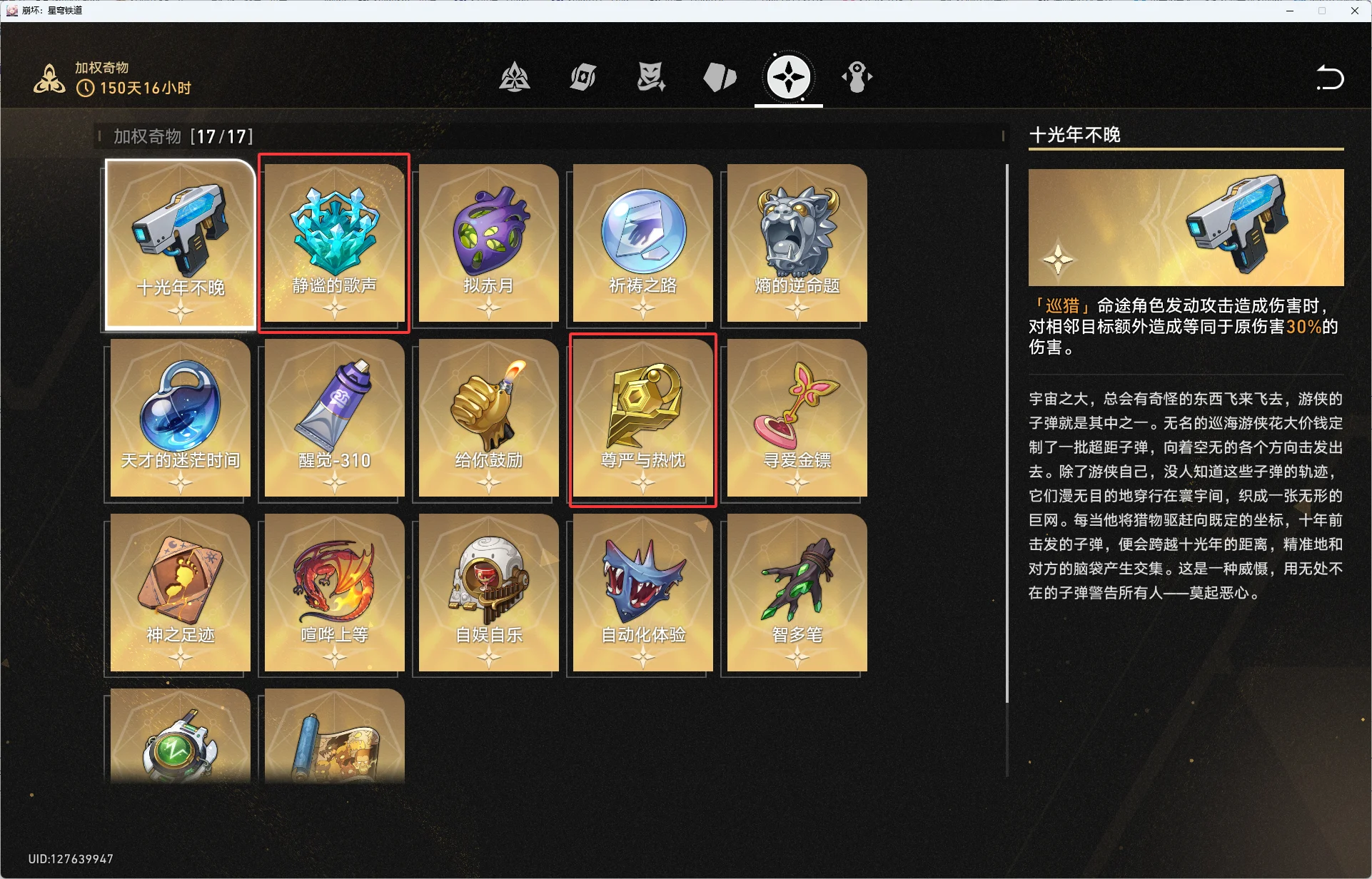Choose the 自动化体验 shark mask curio
1372x879 pixels.
(642, 592)
